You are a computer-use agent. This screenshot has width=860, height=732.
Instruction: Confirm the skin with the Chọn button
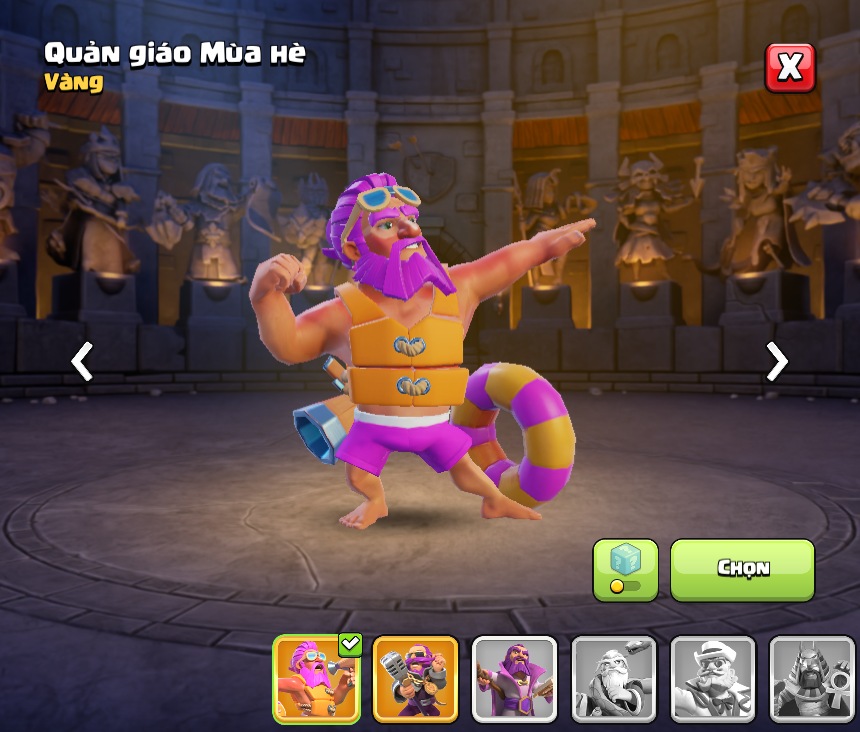click(x=742, y=569)
